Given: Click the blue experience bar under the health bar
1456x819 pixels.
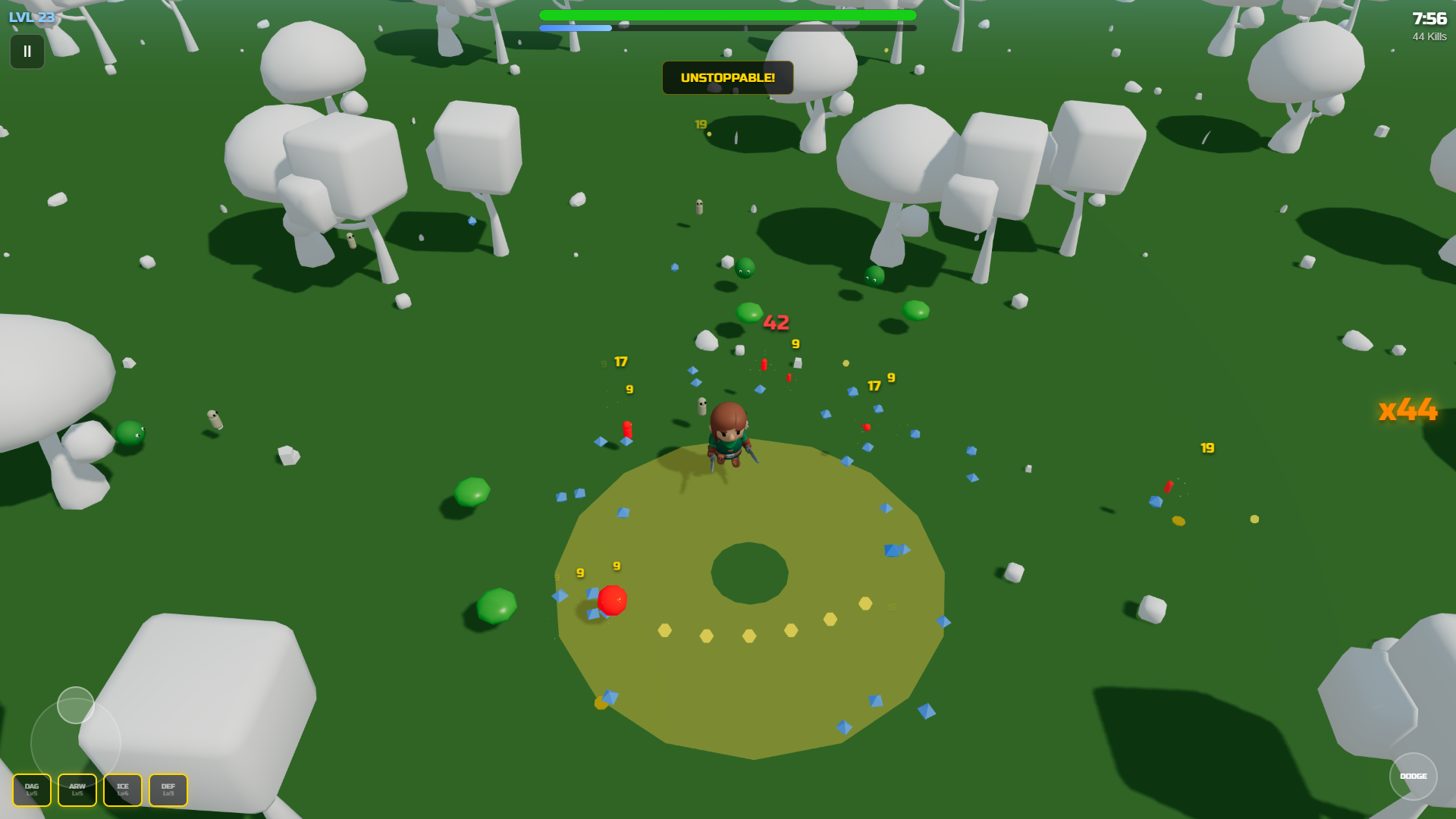Looking at the screenshot, I should [575, 27].
